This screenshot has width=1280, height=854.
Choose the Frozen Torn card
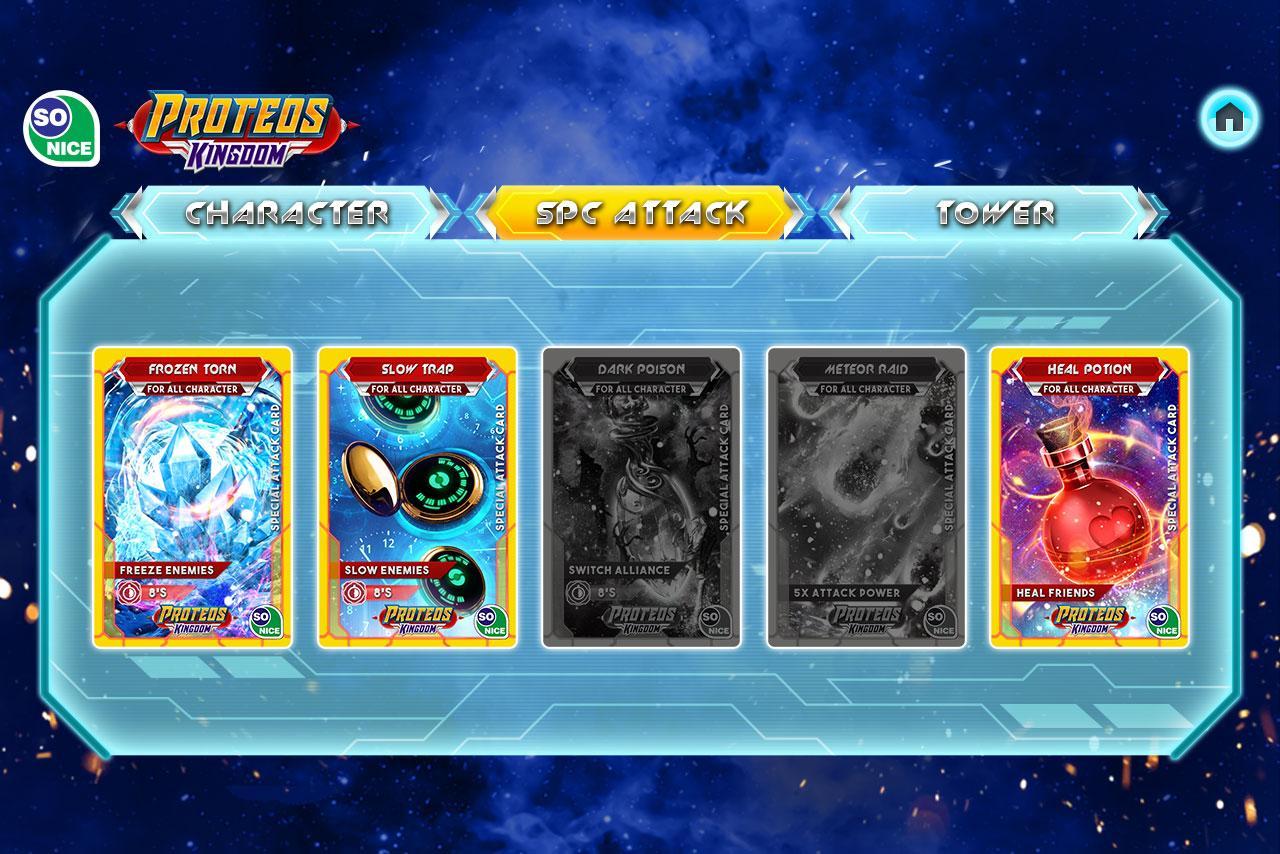point(193,497)
